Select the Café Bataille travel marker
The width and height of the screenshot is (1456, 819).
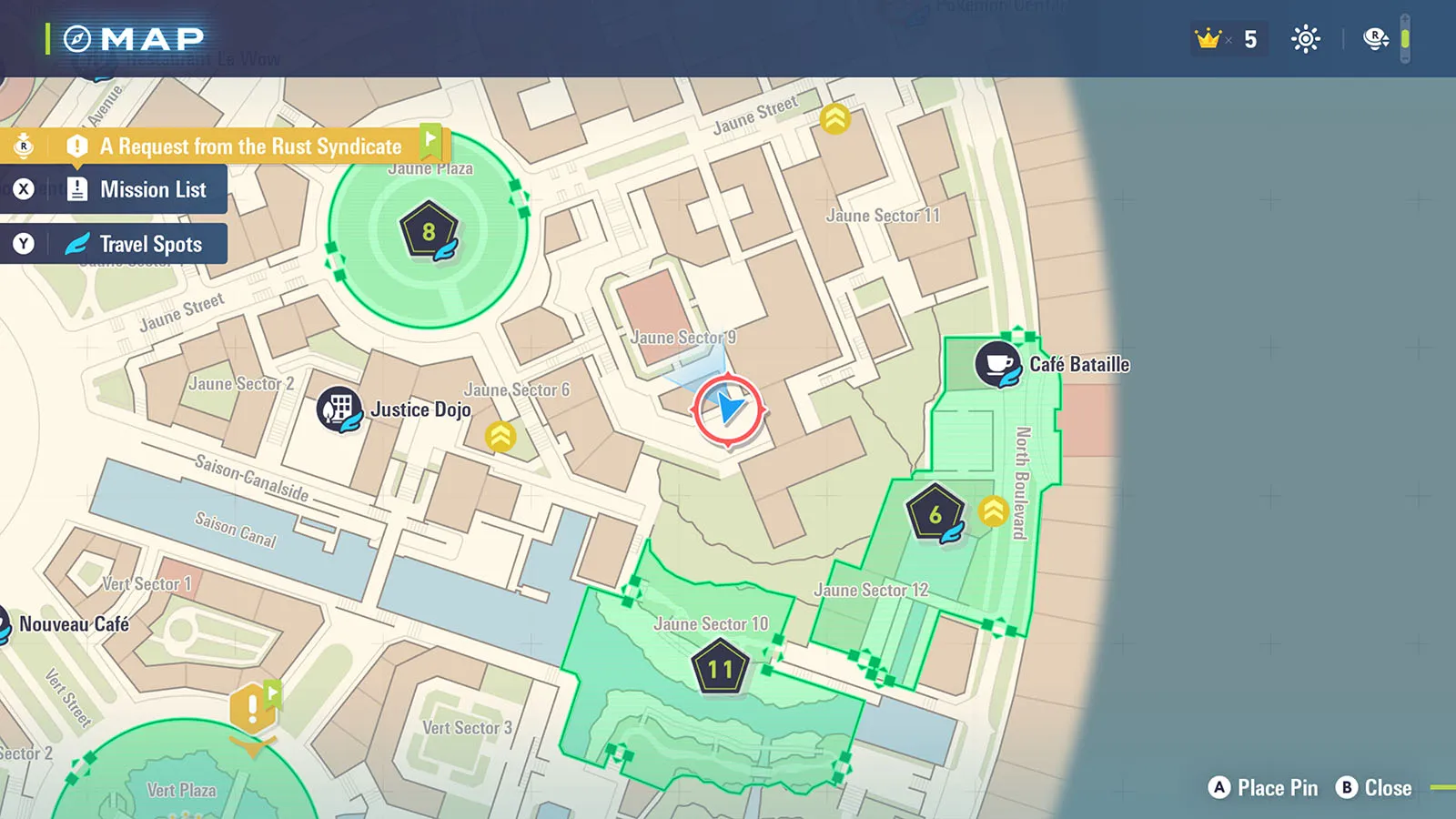coord(998,365)
